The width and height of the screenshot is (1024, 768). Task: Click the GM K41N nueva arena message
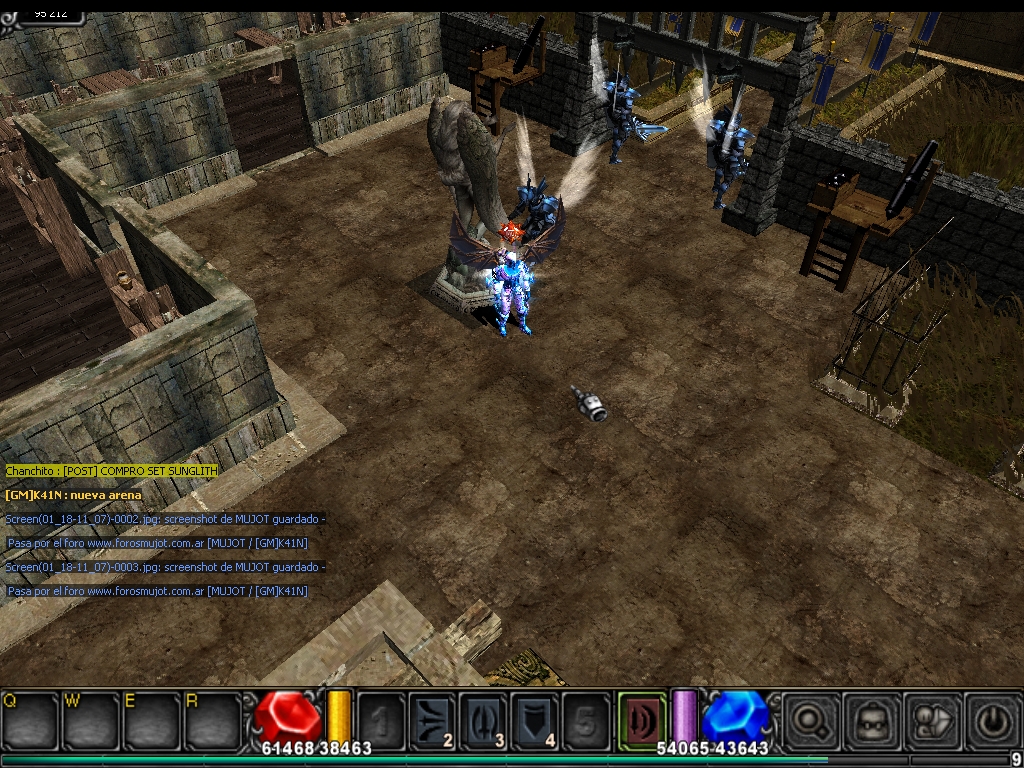click(x=74, y=495)
